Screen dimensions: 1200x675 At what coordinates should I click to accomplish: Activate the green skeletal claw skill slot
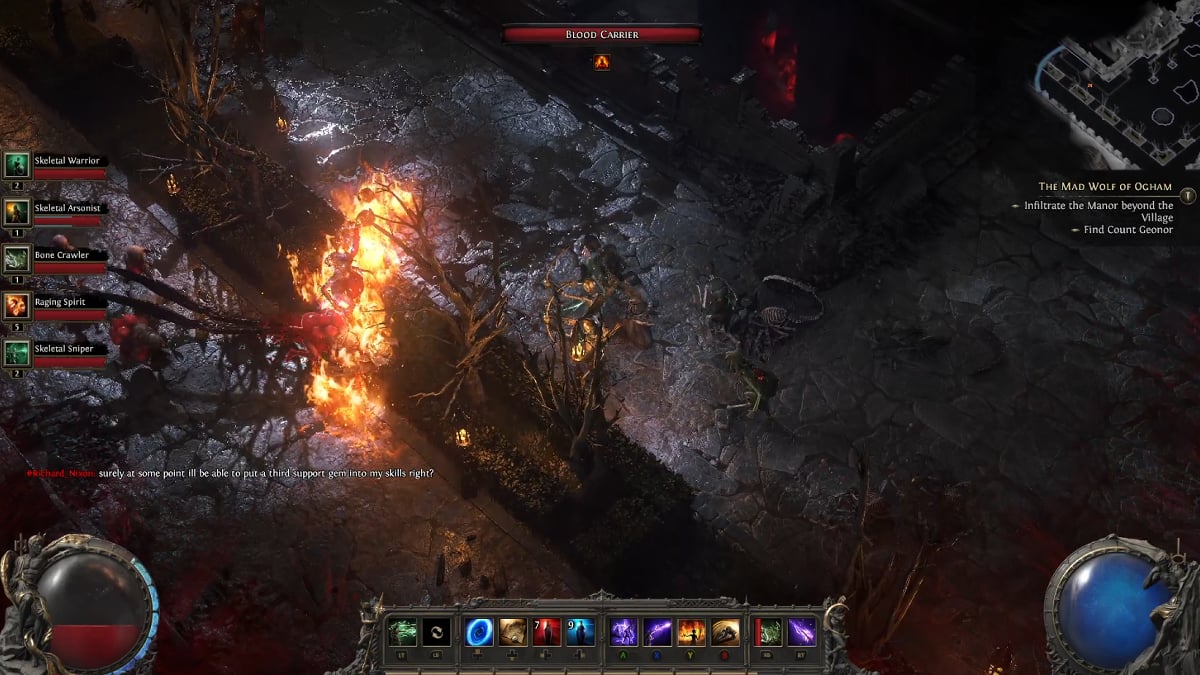click(402, 632)
